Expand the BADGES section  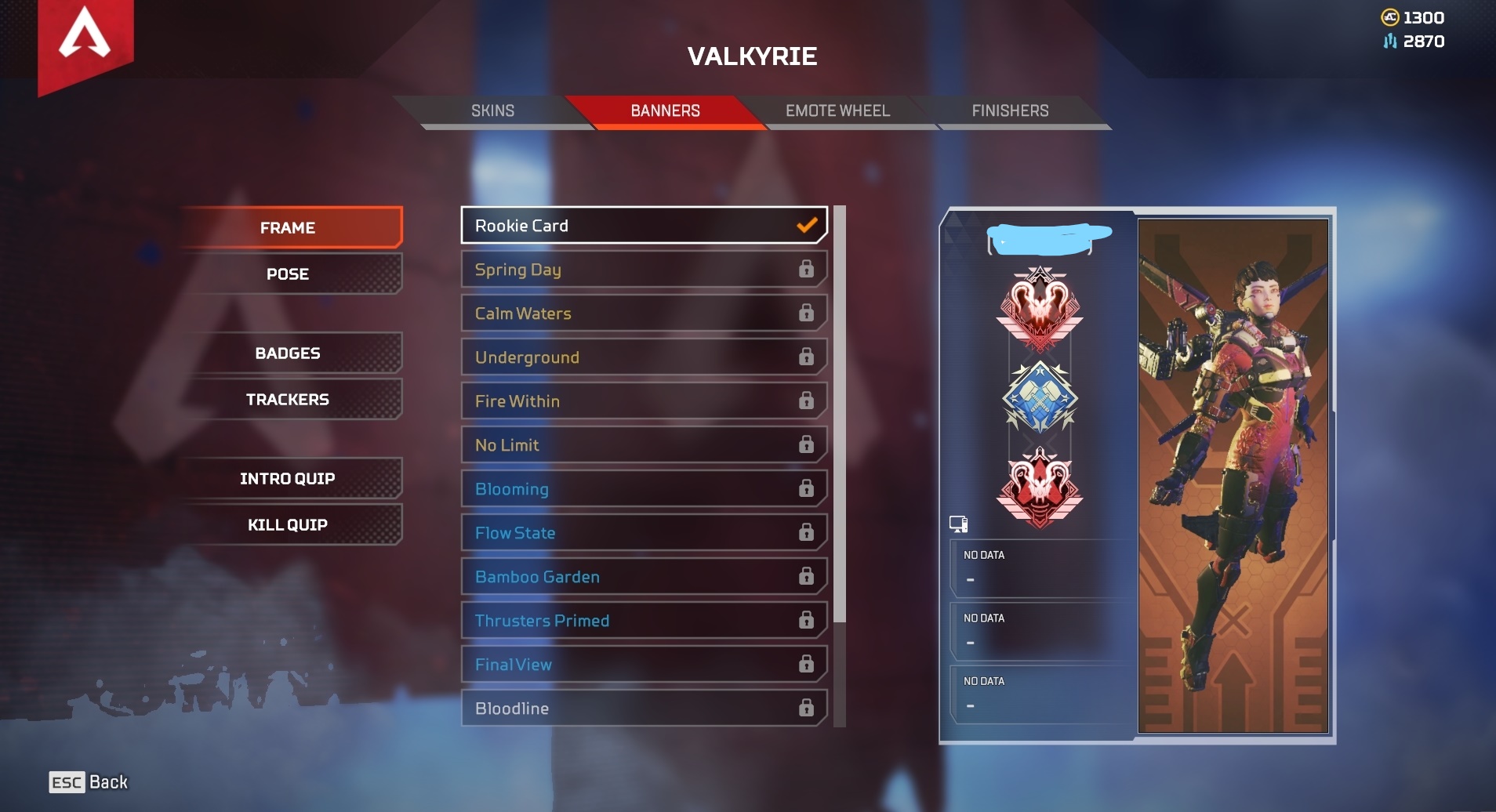pyautogui.click(x=288, y=353)
